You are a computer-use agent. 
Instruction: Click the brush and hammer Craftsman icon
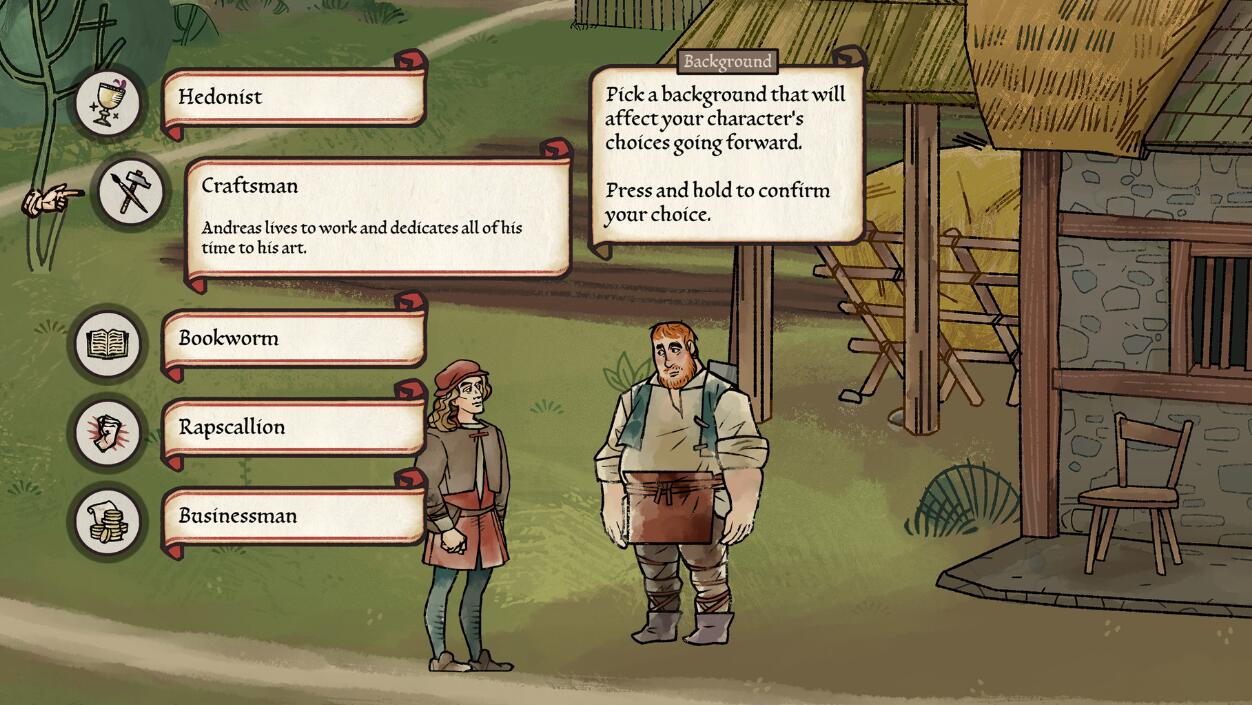click(131, 191)
